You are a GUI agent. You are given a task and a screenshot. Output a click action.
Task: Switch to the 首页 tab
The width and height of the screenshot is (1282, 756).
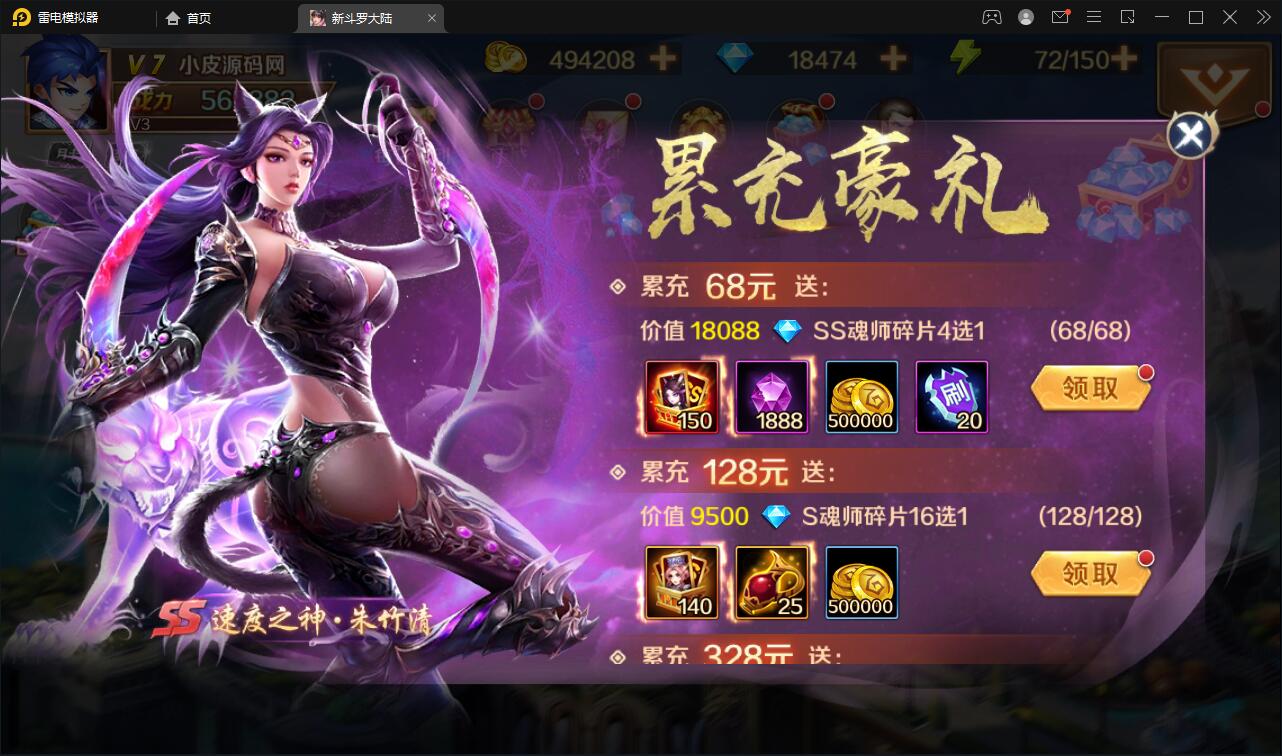point(188,17)
